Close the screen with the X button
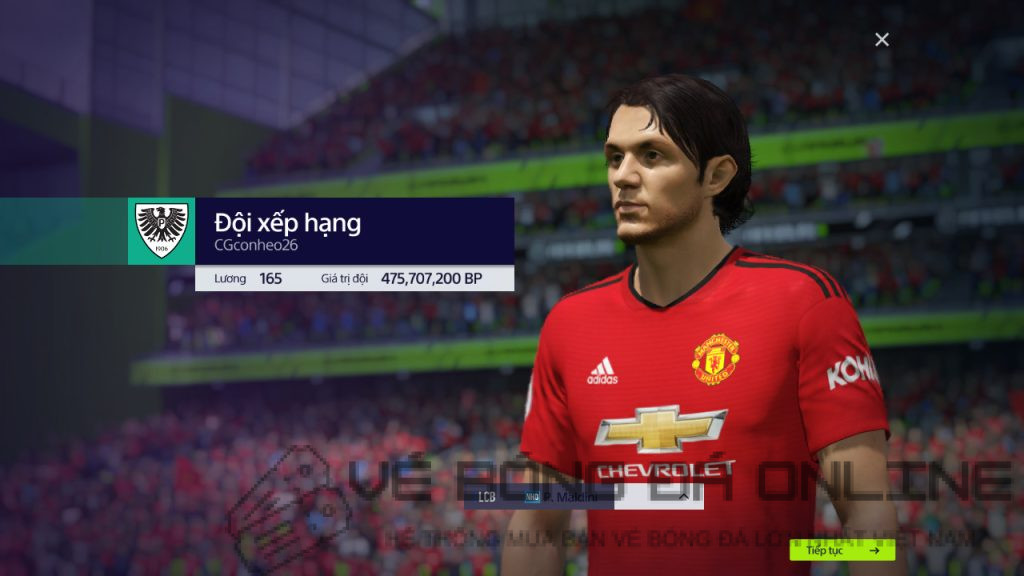Image resolution: width=1024 pixels, height=576 pixels. coord(881,39)
